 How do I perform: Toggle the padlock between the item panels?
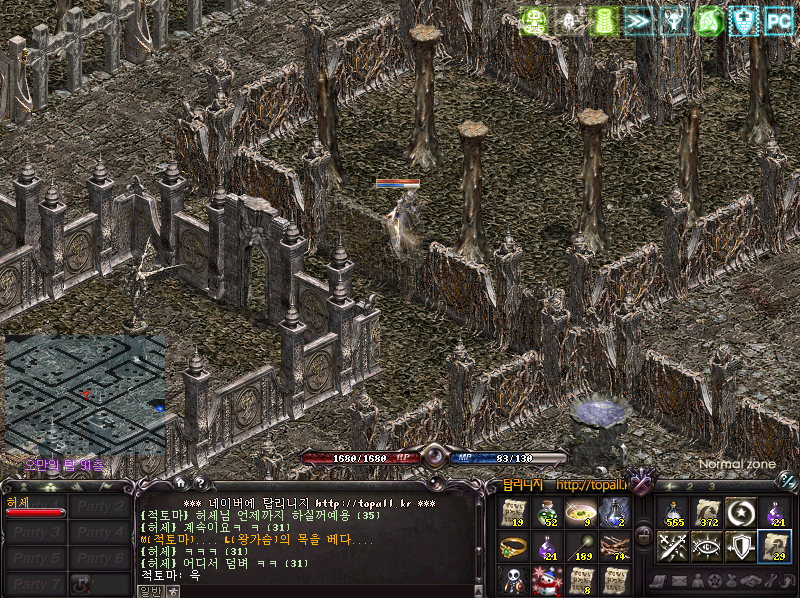point(643,533)
